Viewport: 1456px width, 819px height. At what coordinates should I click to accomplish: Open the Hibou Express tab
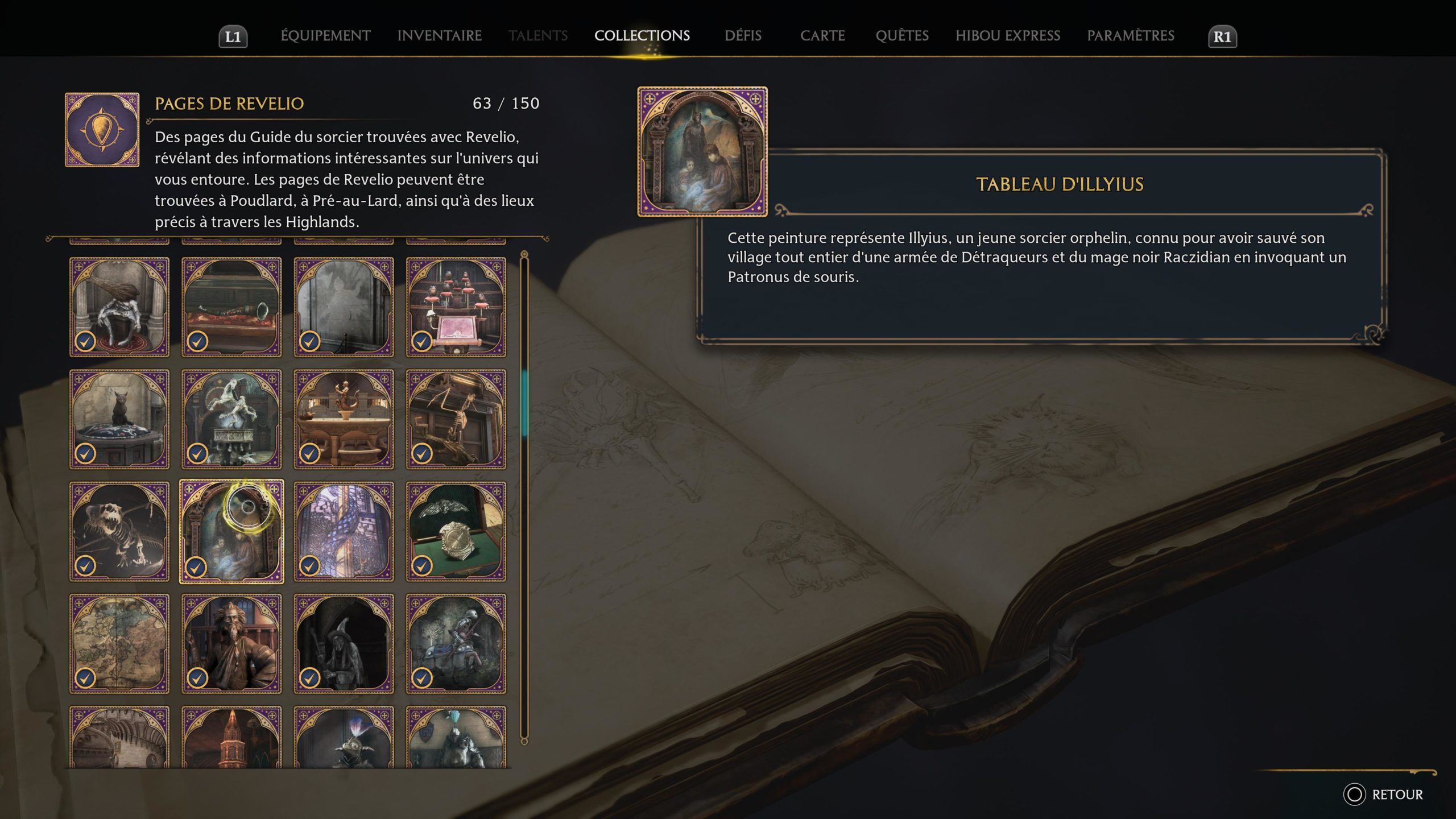tap(1008, 36)
